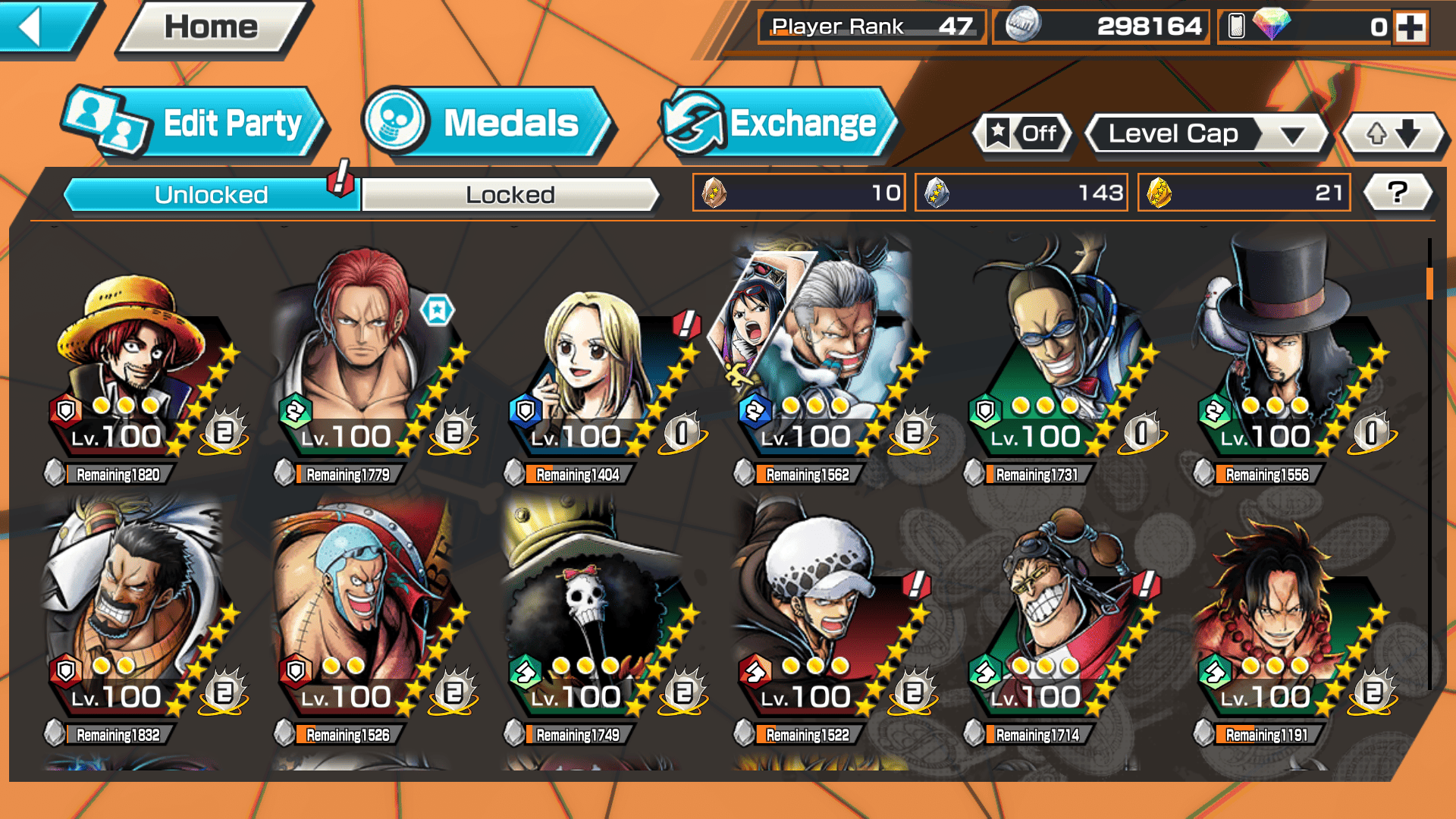This screenshot has width=1456, height=819.
Task: Add gems with the plus button
Action: (x=1410, y=28)
